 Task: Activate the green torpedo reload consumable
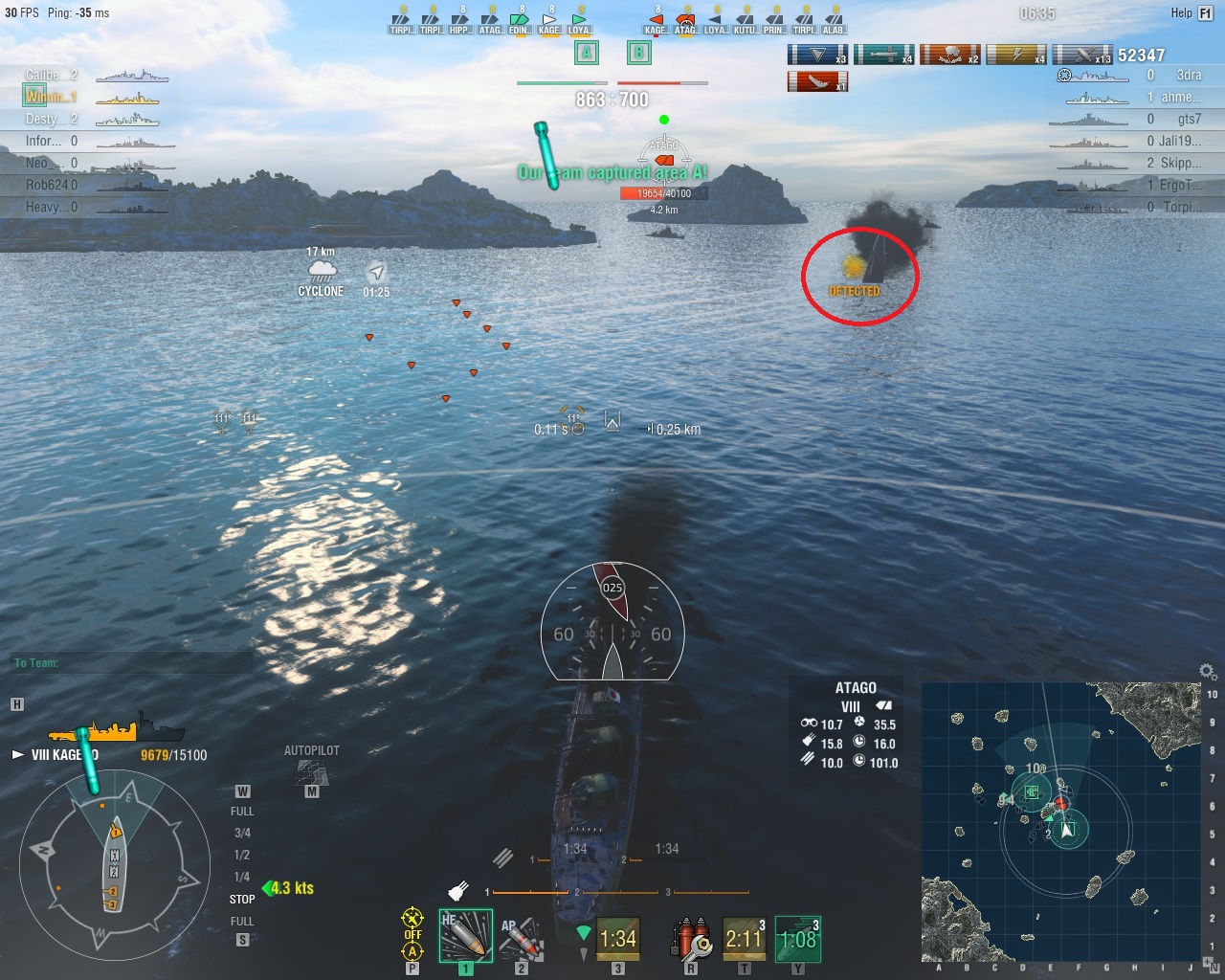797,939
